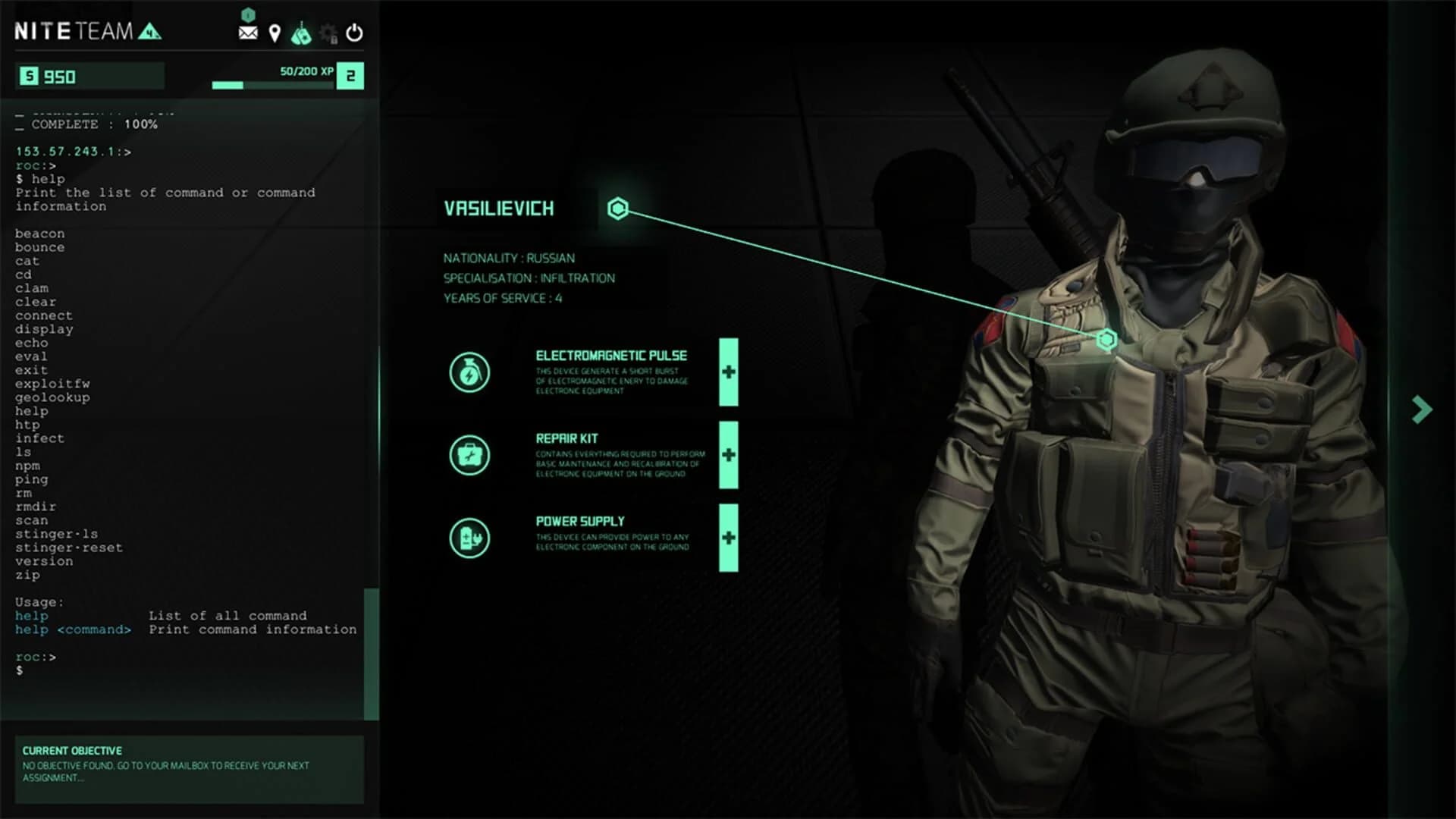Image resolution: width=1456 pixels, height=819 pixels.
Task: Click the notification badge above the mailbox
Action: (248, 13)
